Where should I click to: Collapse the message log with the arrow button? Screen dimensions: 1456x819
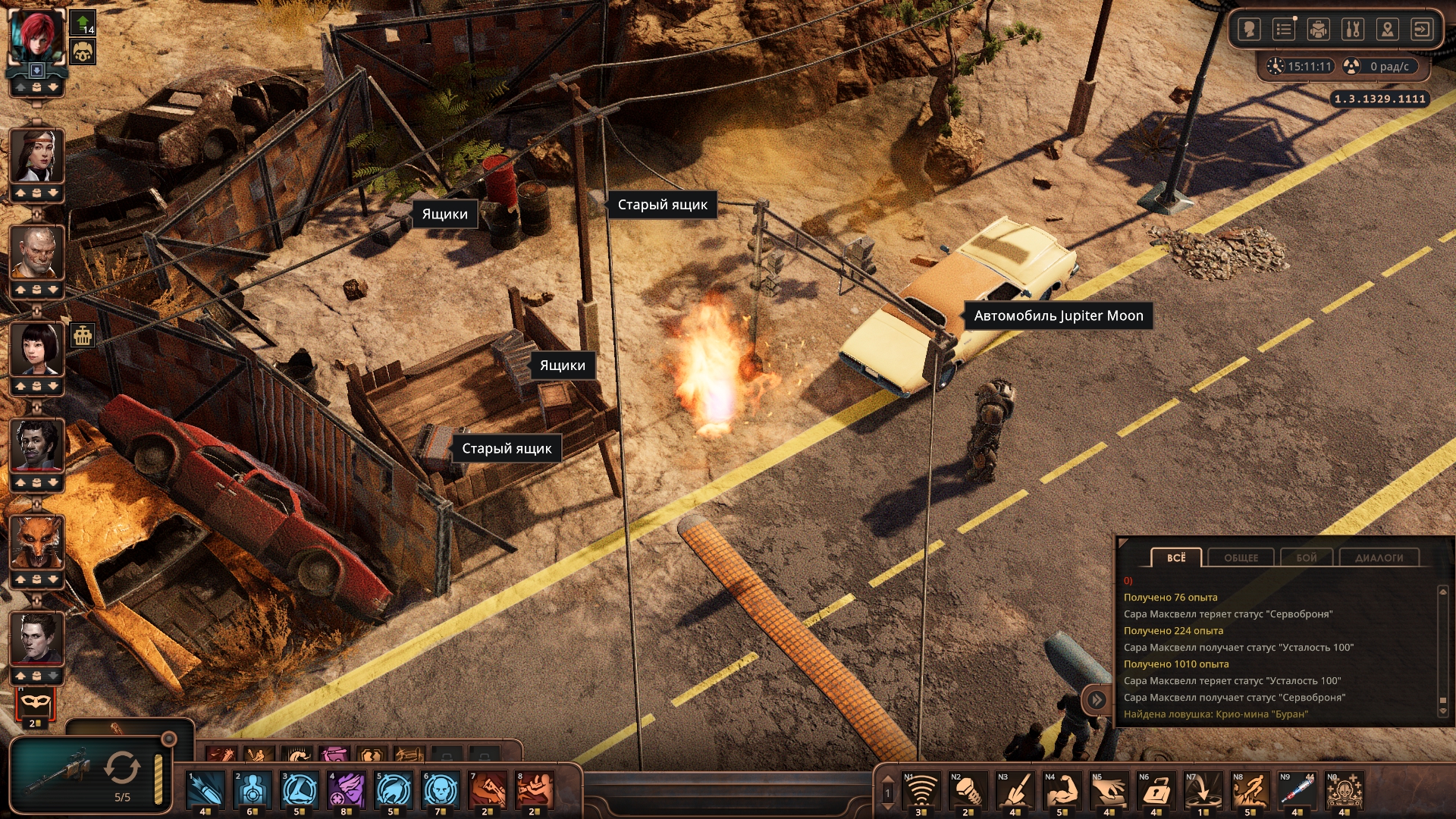(1097, 699)
